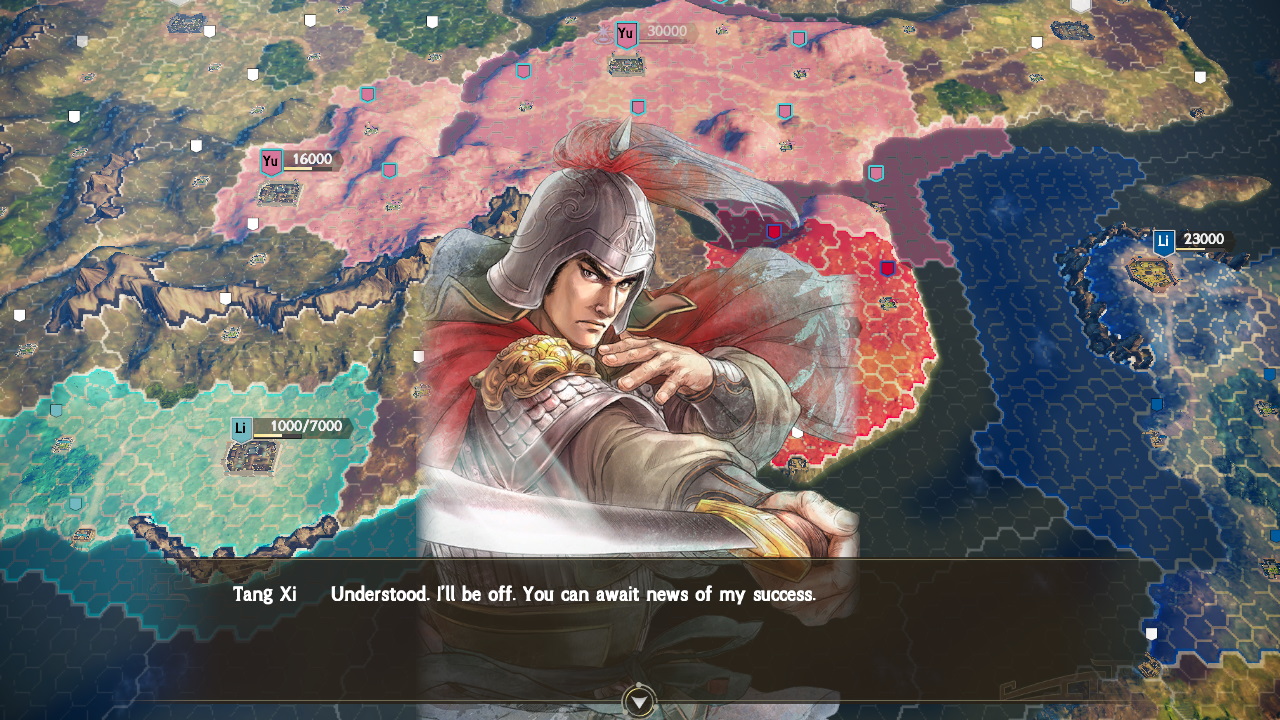The image size is (1280, 720).
Task: Click the hilltop fortress below the Li 23000 banner
Action: [1152, 274]
